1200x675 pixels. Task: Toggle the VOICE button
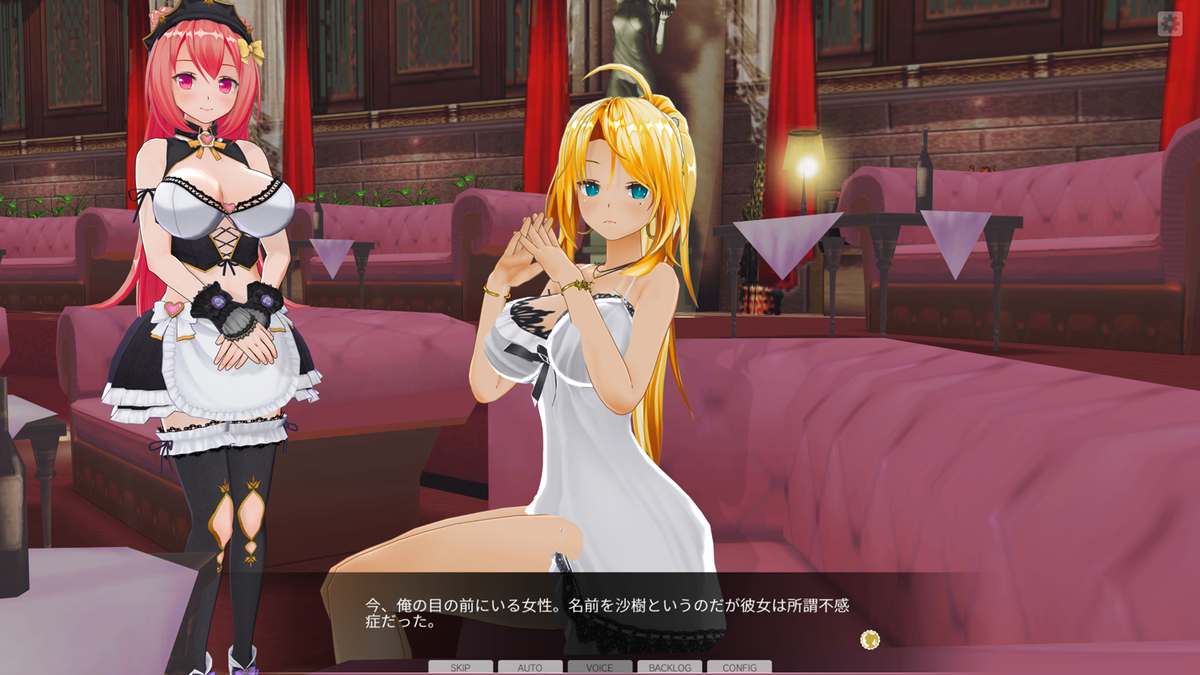point(600,667)
